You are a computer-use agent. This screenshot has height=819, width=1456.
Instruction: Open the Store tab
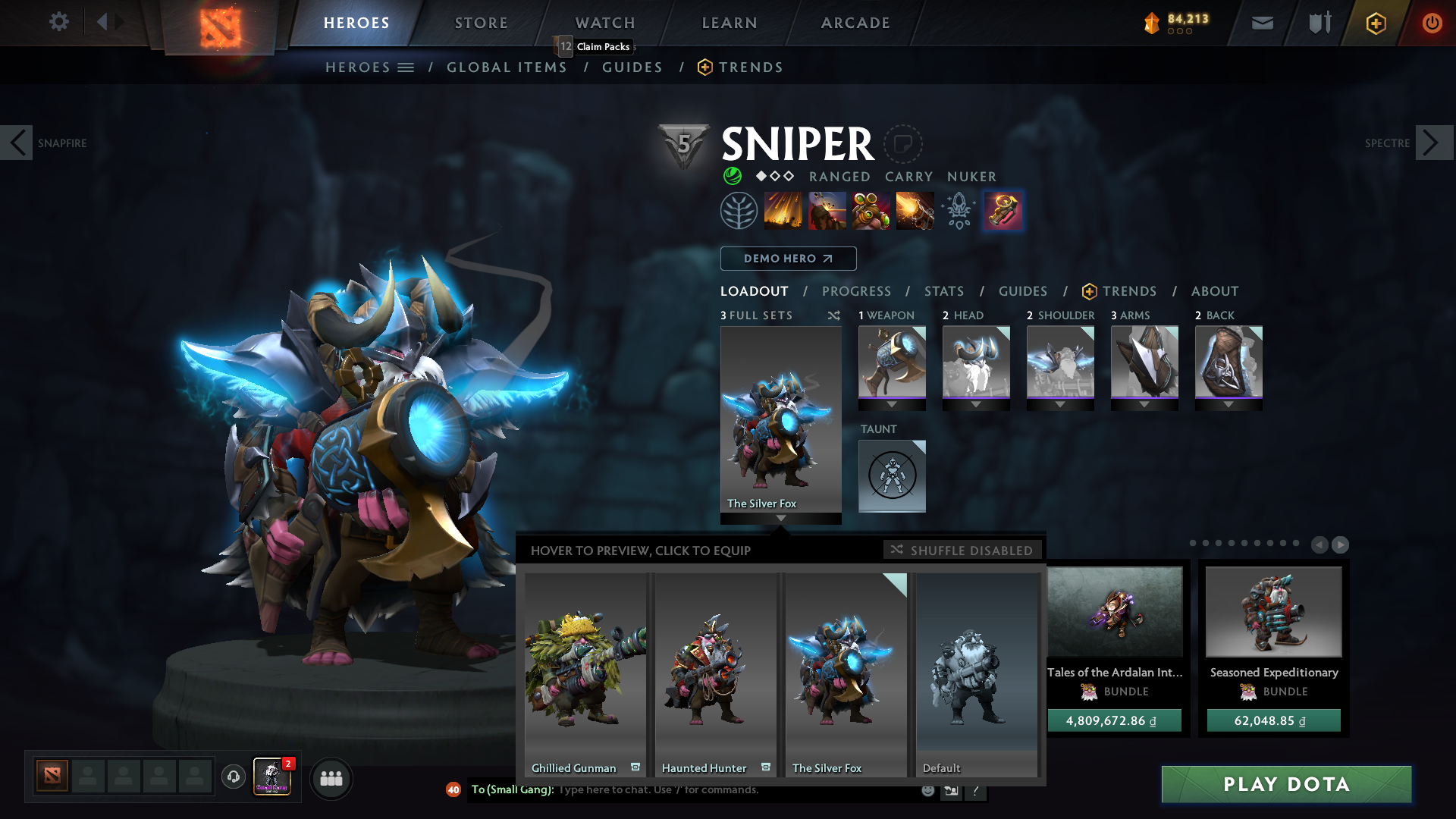482,23
